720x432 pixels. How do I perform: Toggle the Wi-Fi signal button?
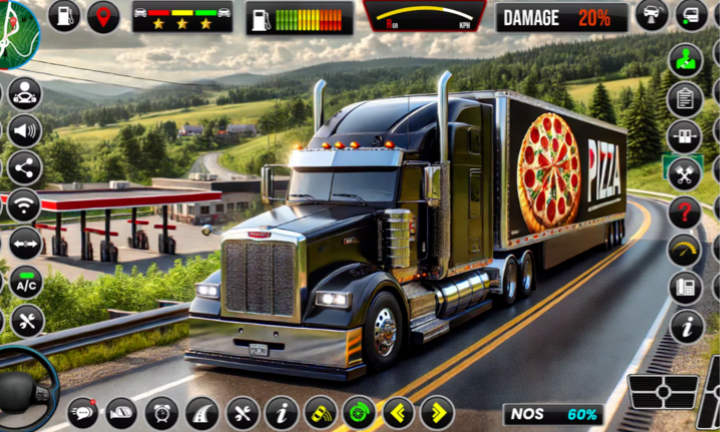(24, 205)
